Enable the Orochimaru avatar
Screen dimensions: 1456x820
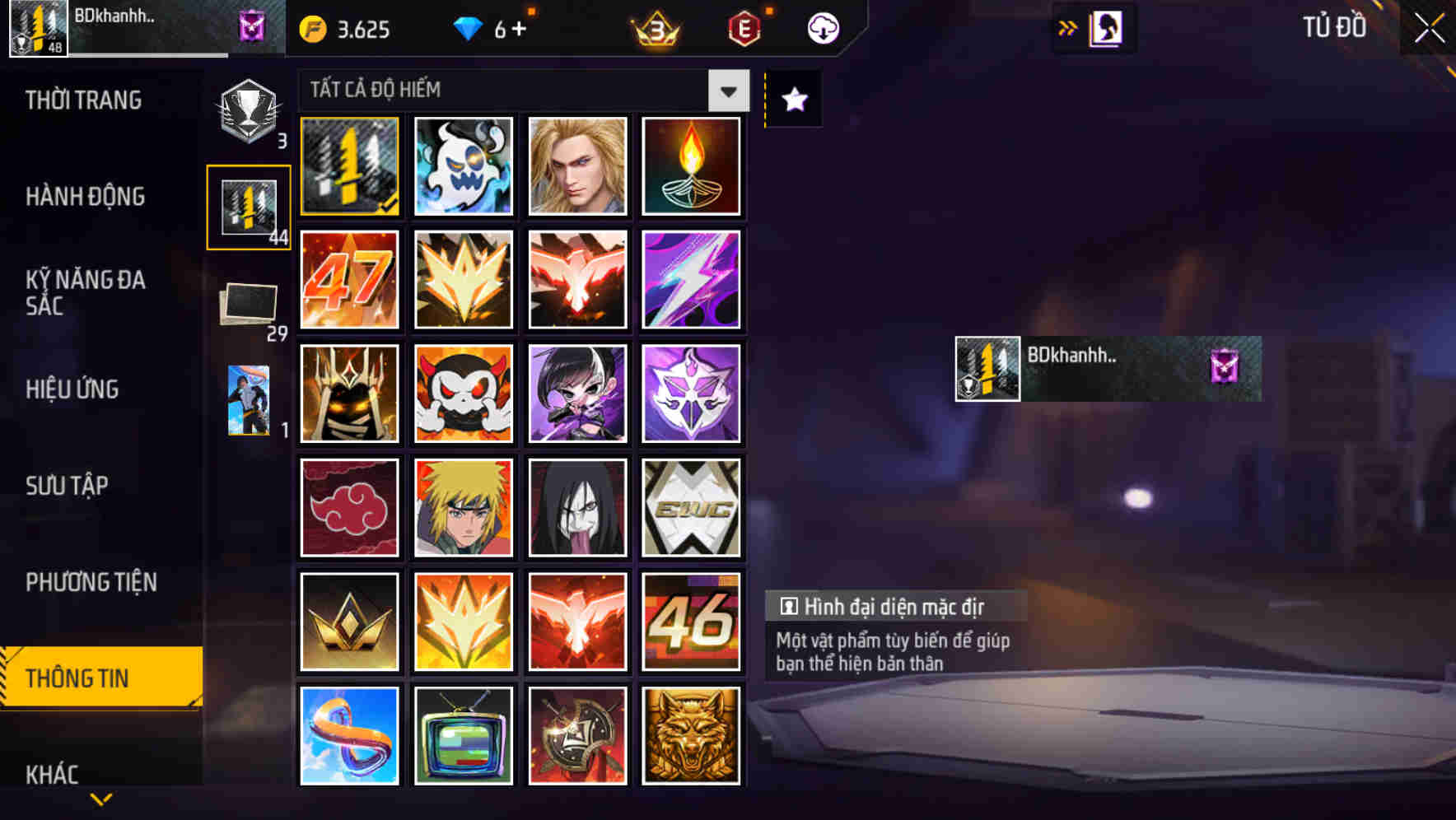[577, 507]
